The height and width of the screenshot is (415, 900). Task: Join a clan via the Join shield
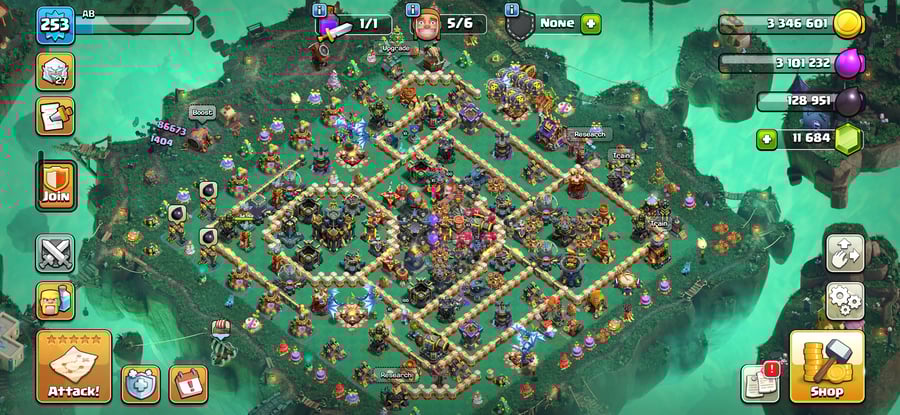click(56, 185)
